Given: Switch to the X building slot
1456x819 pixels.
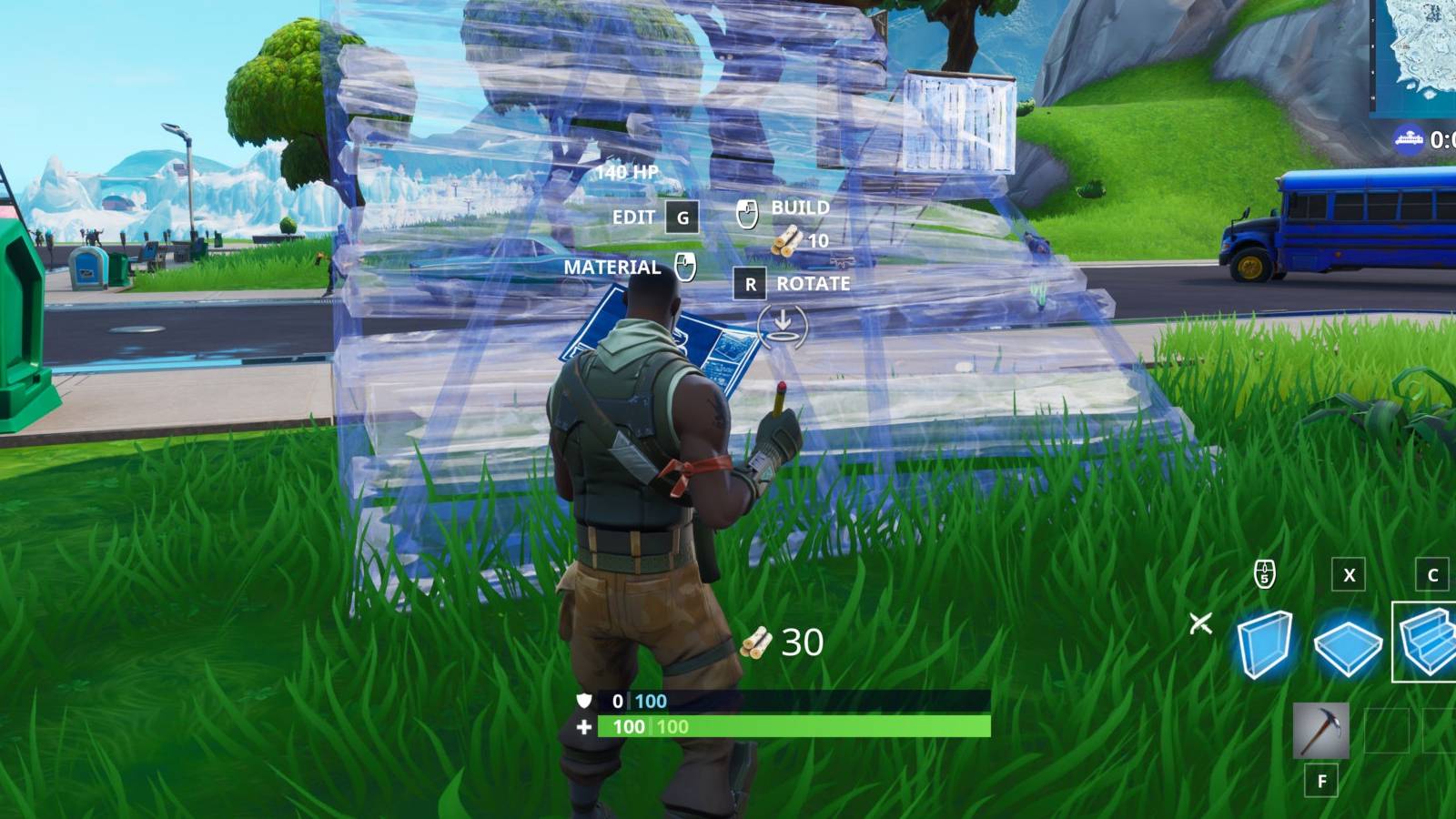Looking at the screenshot, I should pyautogui.click(x=1347, y=573).
